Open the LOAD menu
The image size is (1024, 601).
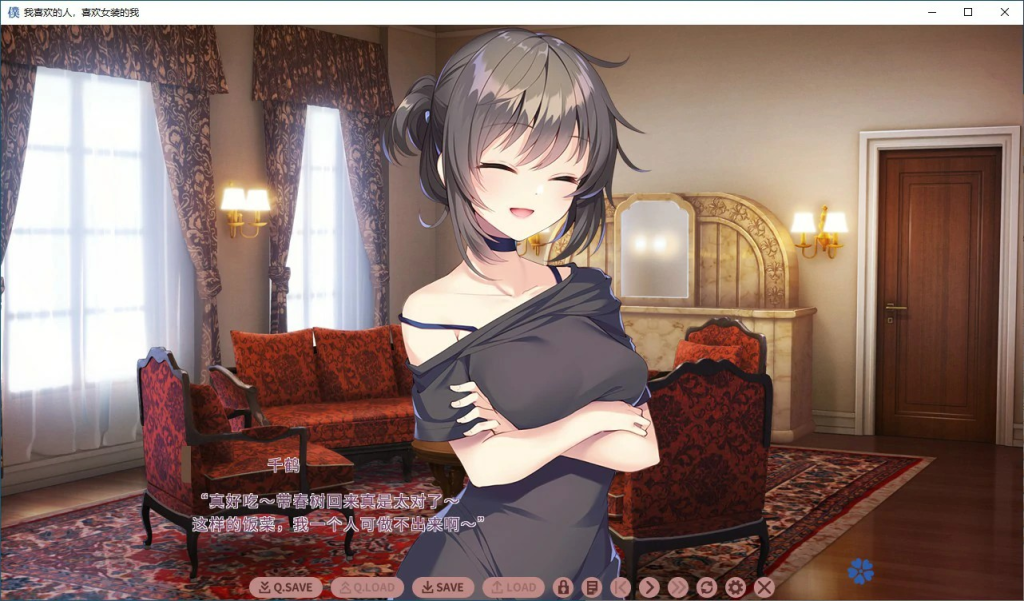(513, 588)
